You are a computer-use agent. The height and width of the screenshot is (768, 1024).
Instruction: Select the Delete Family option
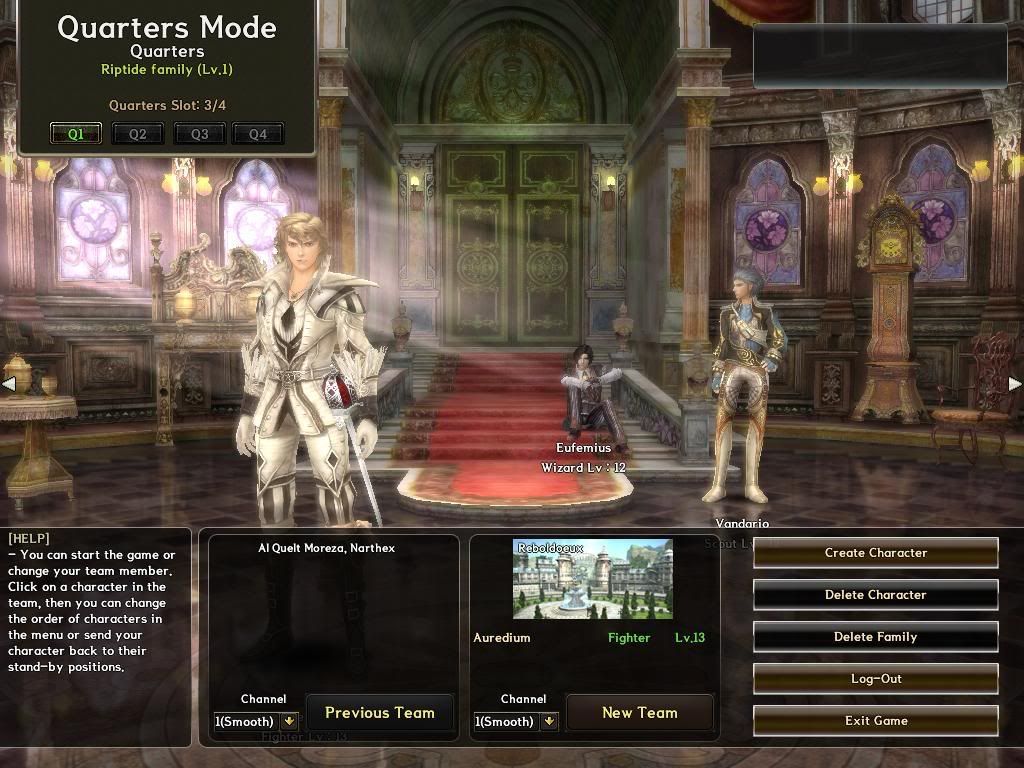pyautogui.click(x=875, y=637)
